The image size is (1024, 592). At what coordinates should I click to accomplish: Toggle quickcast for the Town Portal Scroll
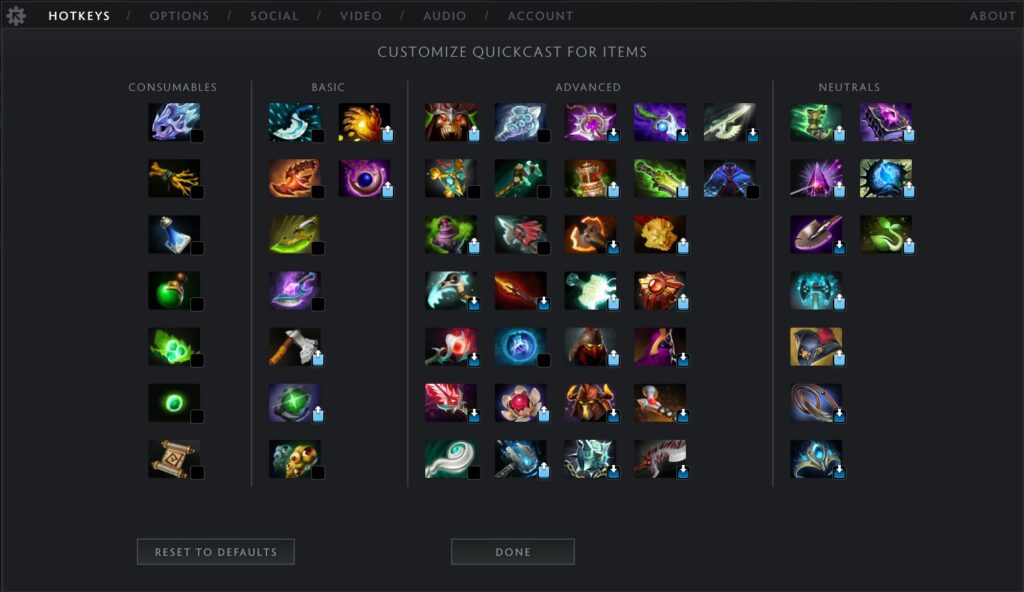197,472
